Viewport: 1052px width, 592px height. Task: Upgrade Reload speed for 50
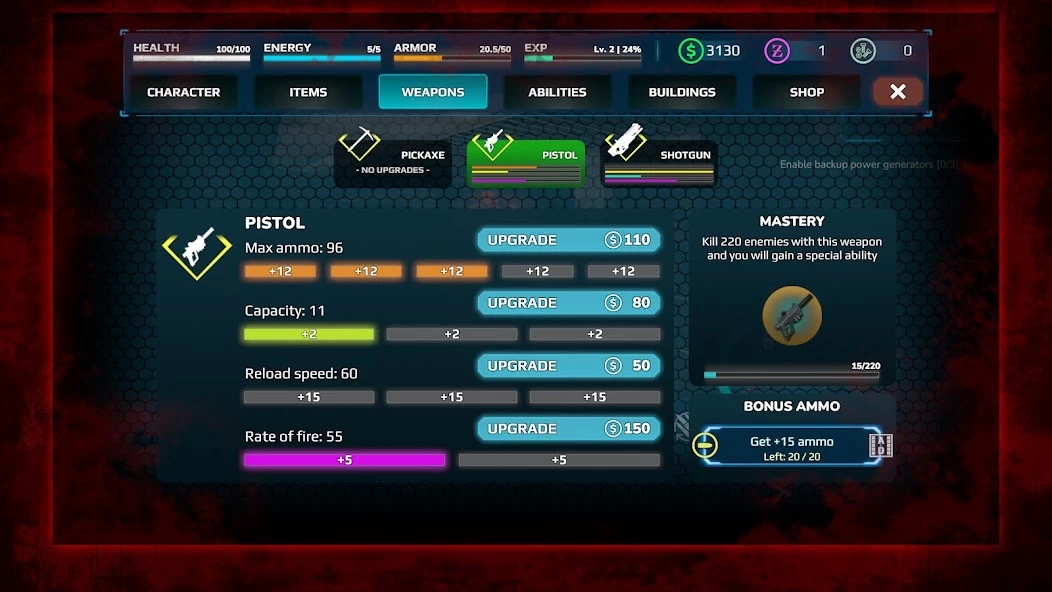[x=568, y=366]
